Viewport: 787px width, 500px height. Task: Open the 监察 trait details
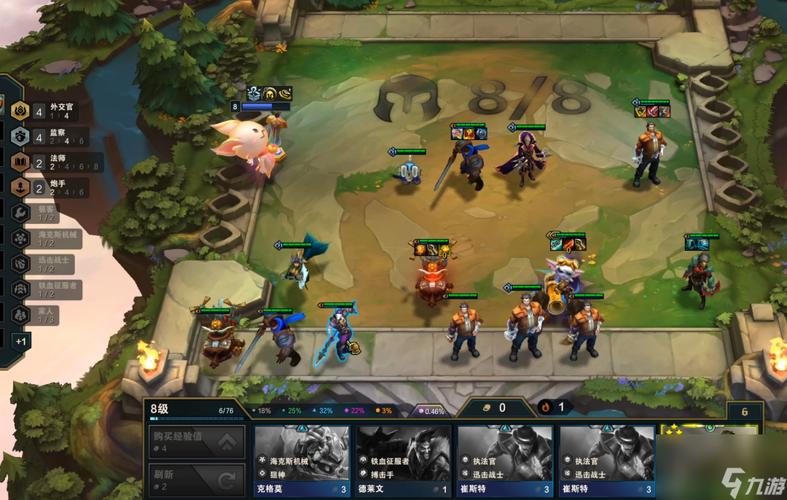50,137
